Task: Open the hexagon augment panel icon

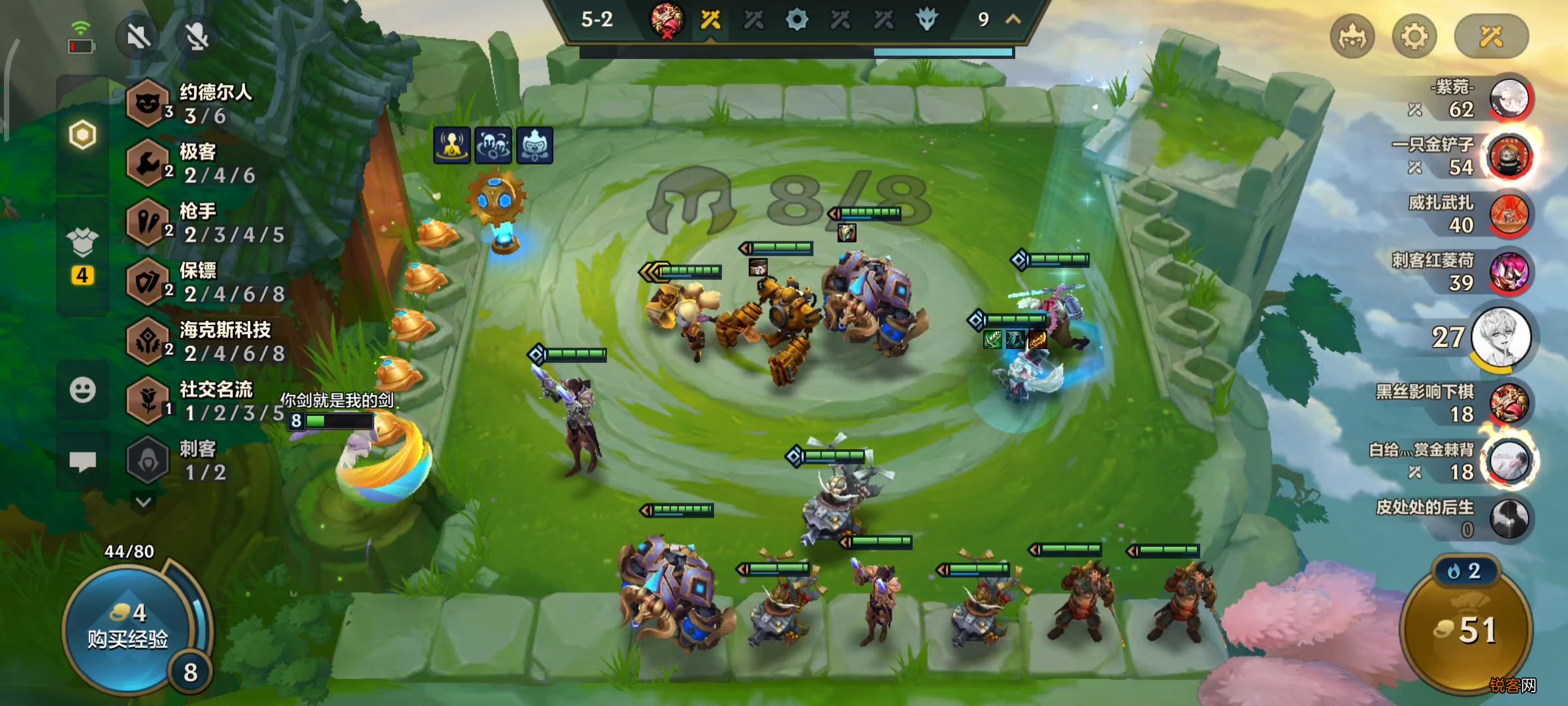Action: 82,135
